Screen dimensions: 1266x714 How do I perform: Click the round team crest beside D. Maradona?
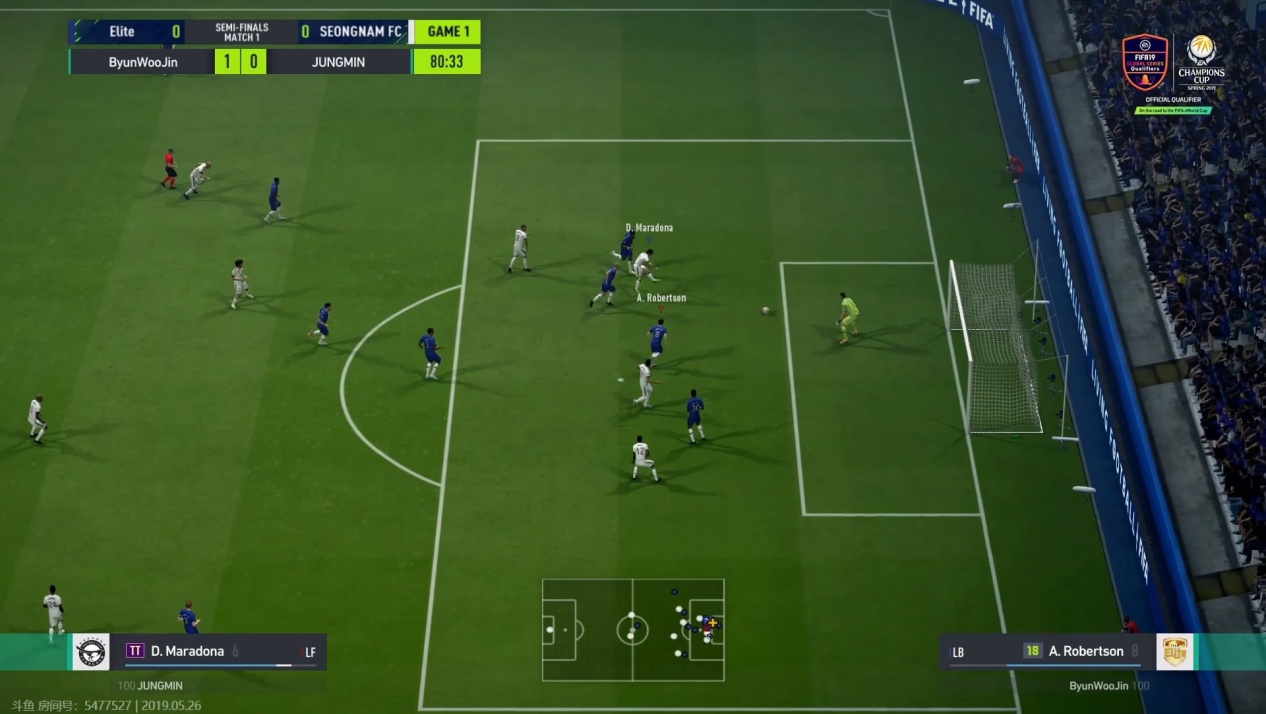pos(91,652)
